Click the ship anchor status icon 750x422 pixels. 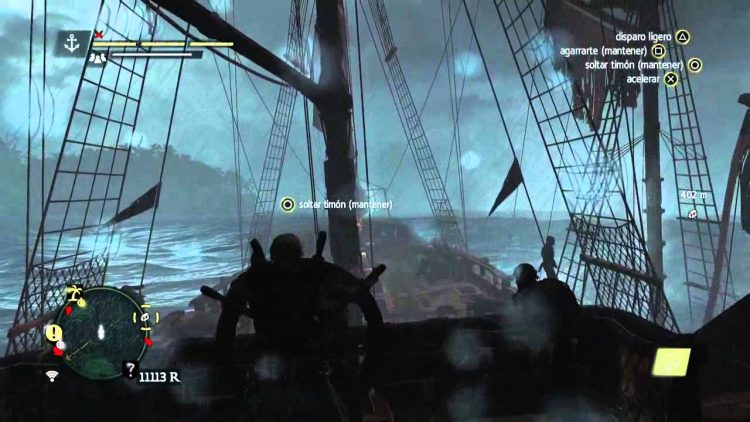[71, 43]
